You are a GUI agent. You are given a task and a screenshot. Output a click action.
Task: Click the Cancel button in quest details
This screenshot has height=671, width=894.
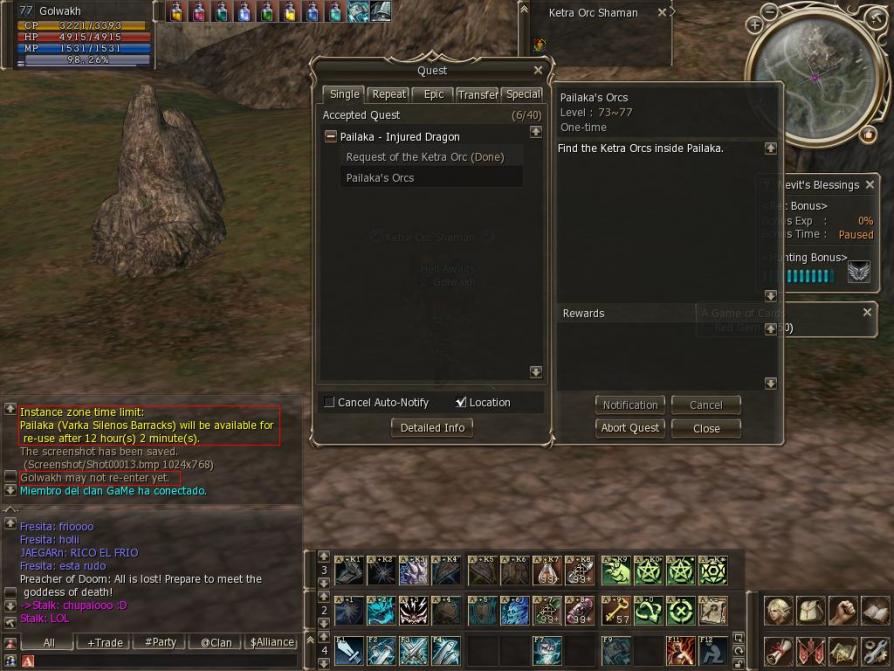point(705,405)
